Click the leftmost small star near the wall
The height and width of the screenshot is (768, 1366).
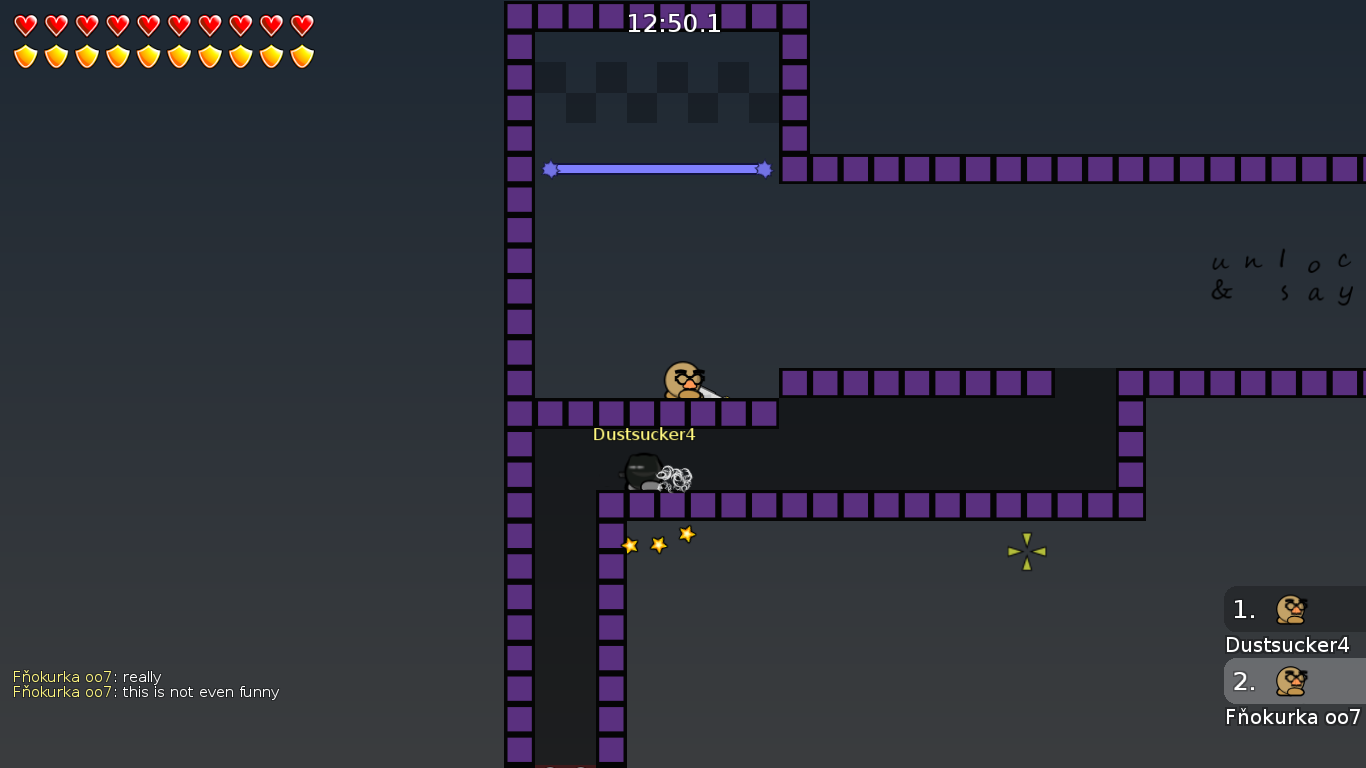[x=630, y=545]
